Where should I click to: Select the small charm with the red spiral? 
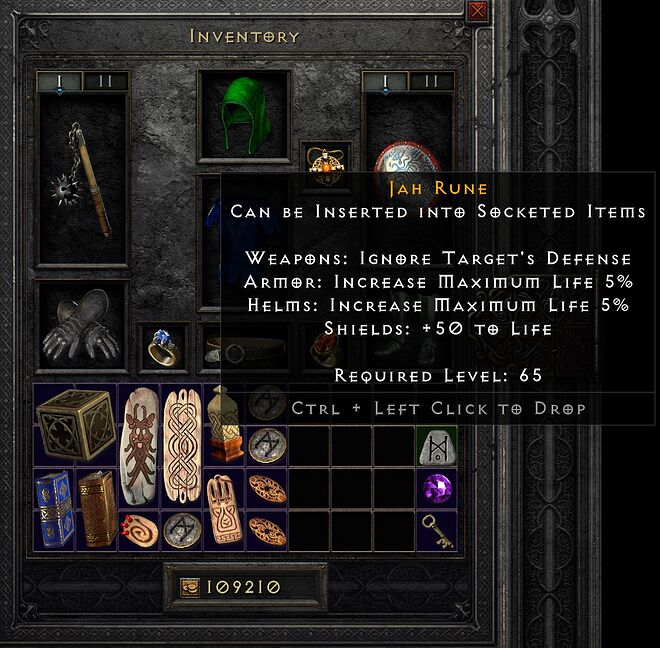(x=140, y=528)
